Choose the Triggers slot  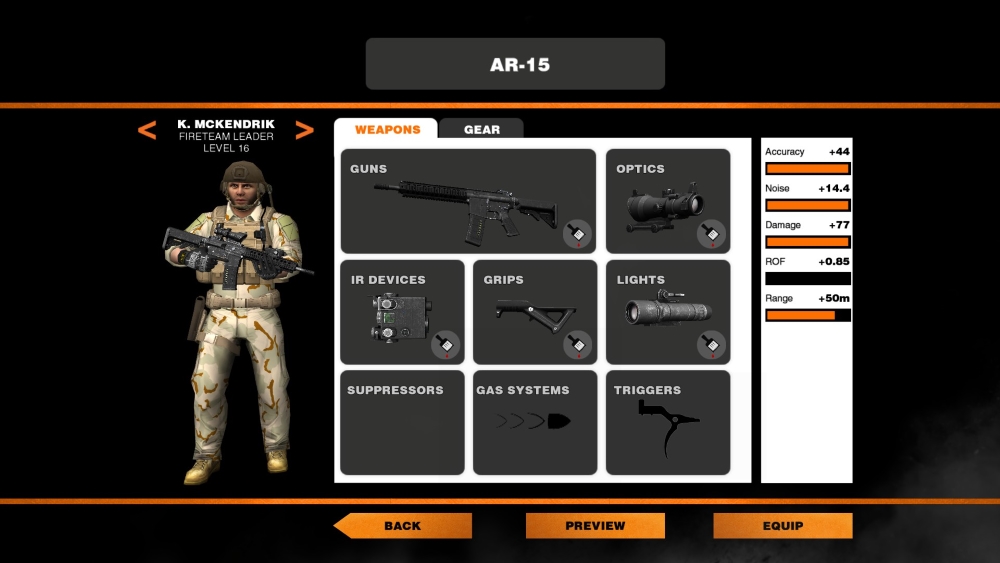(x=668, y=422)
